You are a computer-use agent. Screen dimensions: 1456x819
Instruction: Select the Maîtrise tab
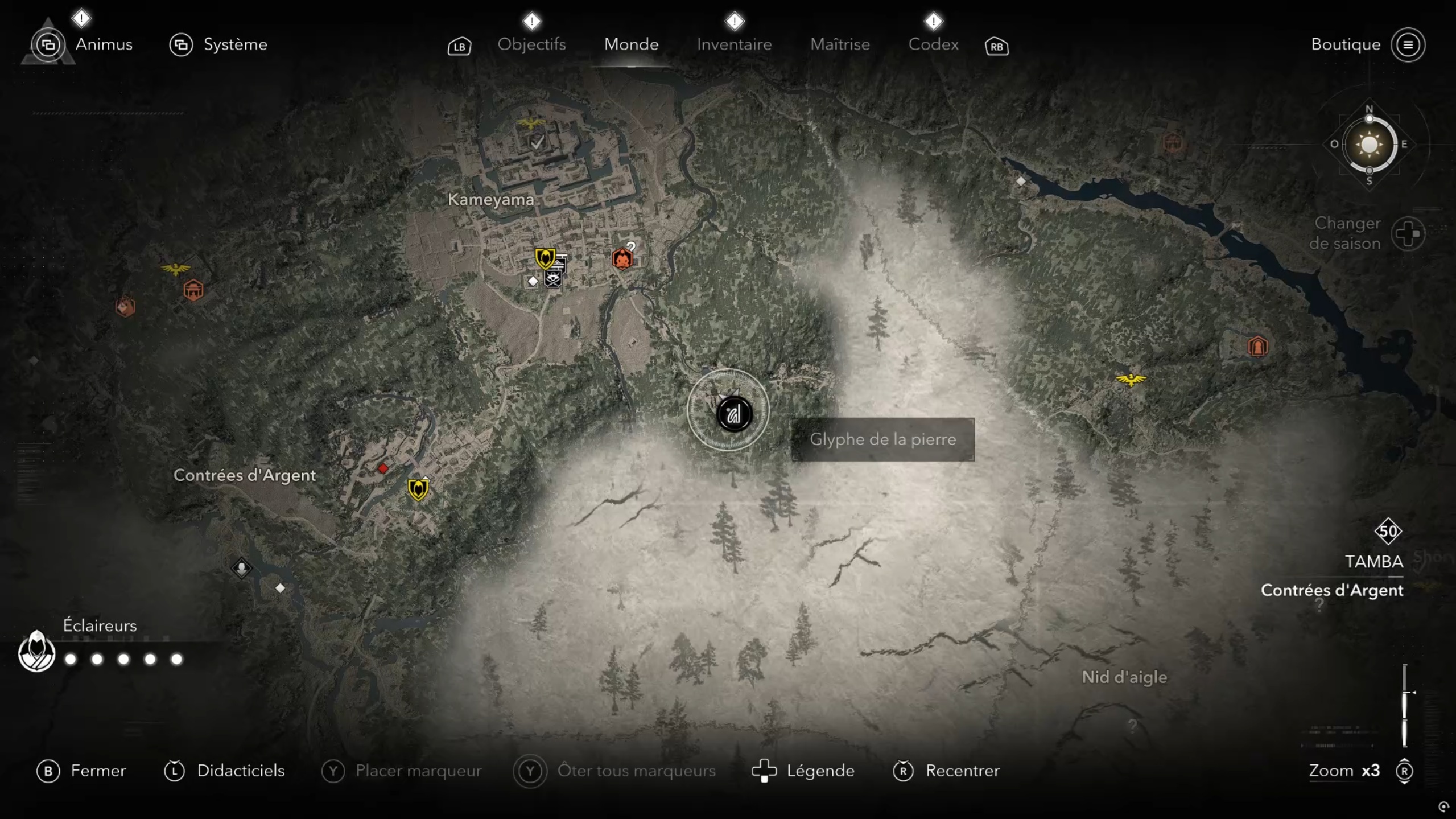point(840,44)
